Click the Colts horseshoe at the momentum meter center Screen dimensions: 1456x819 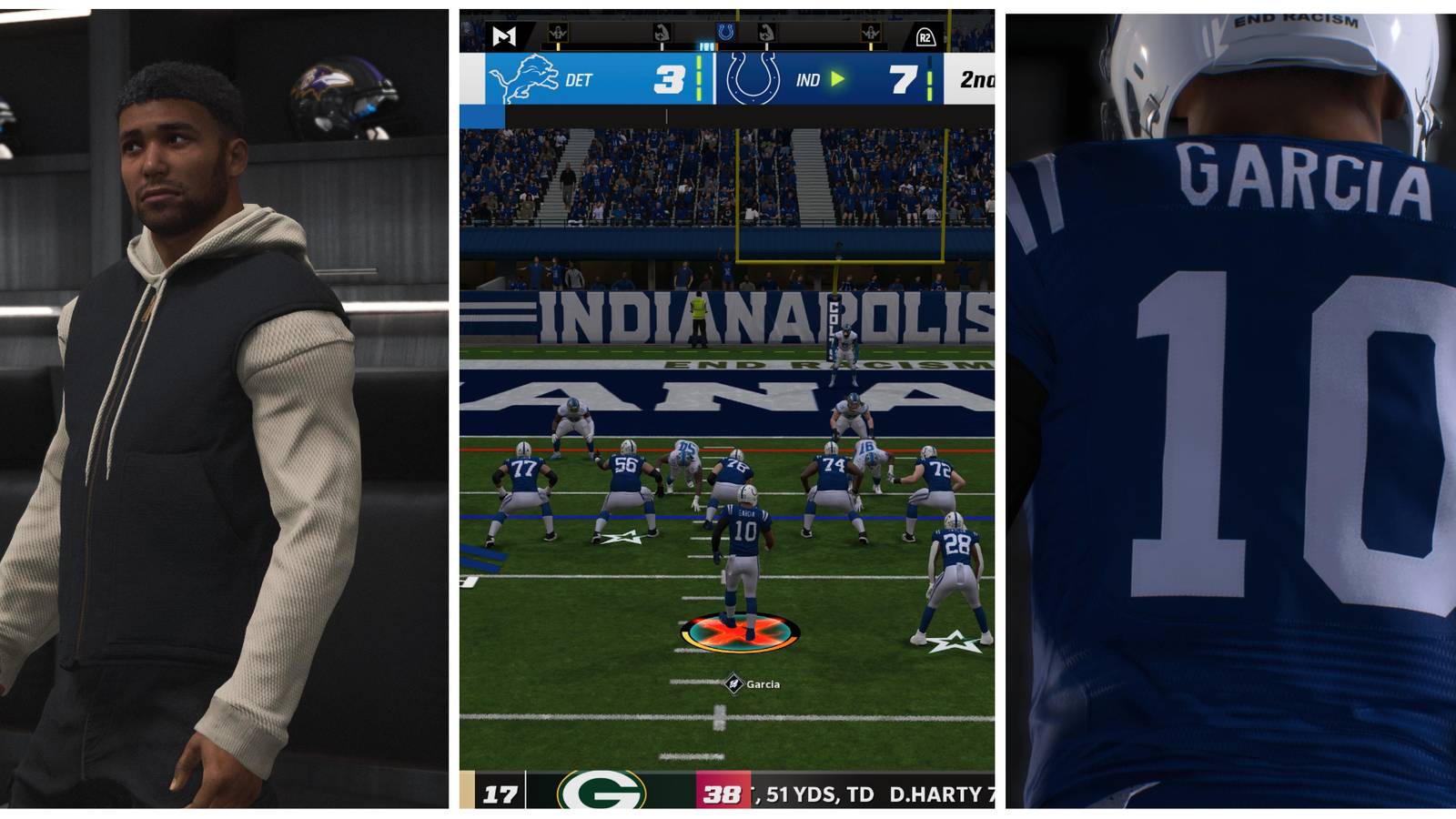(725, 33)
